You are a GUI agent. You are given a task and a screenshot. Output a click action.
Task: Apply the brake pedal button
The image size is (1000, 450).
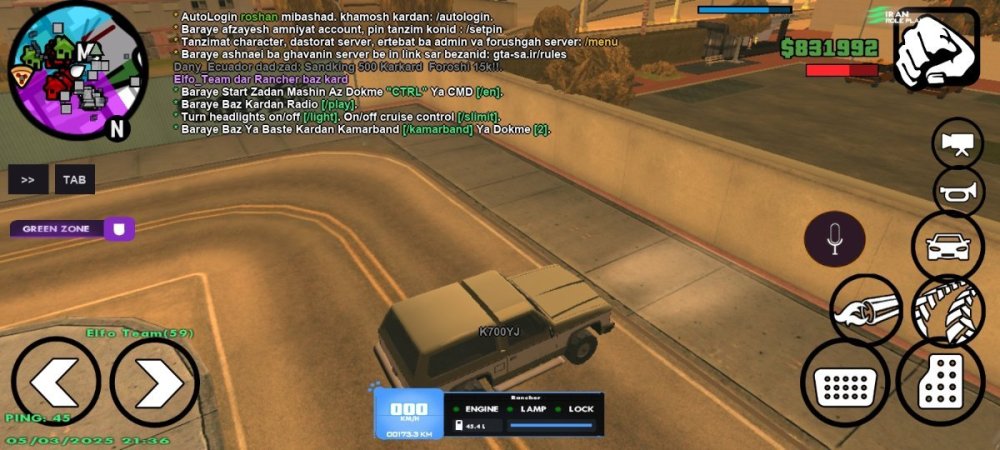[x=845, y=382]
